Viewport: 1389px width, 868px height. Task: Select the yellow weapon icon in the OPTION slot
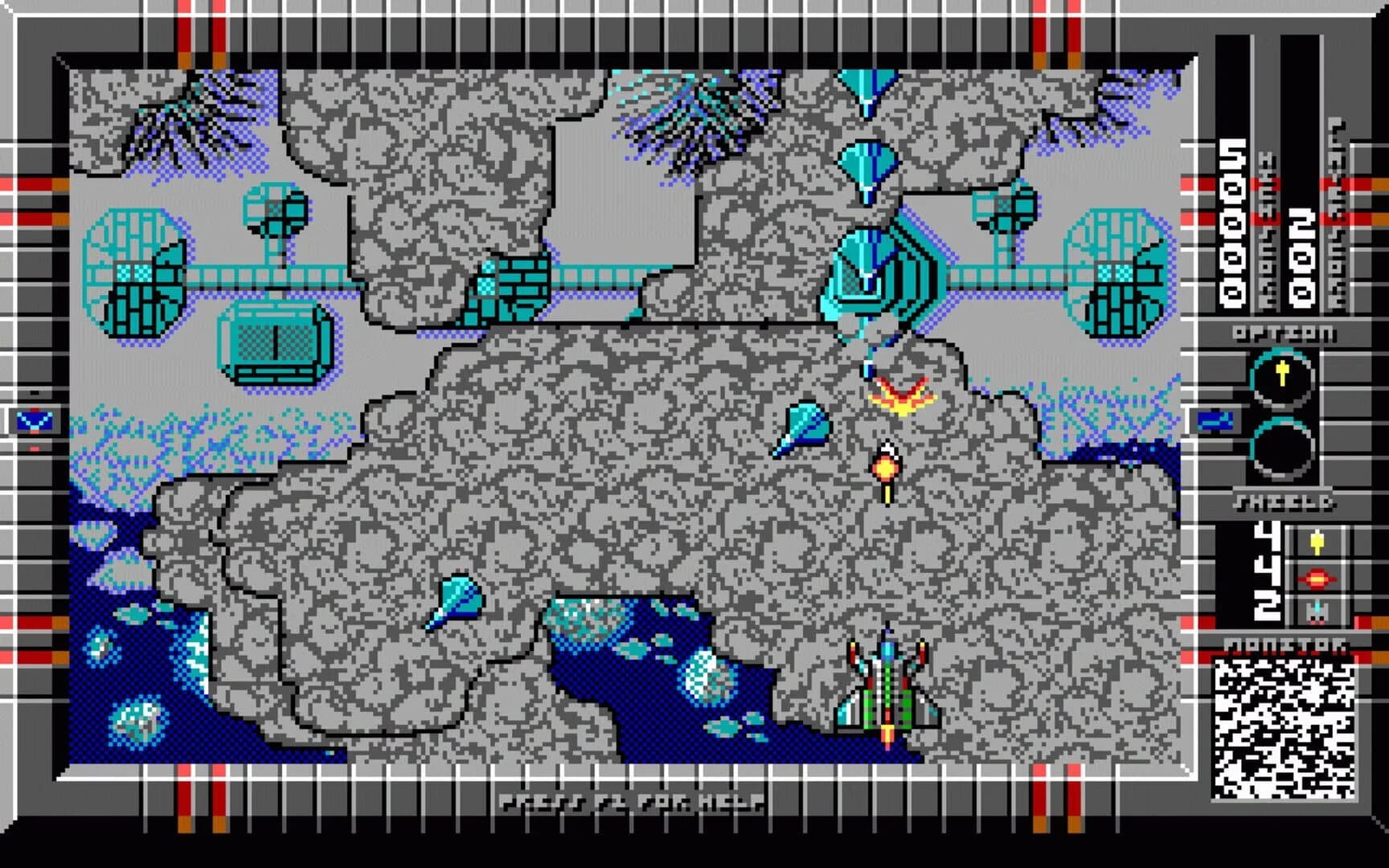point(1284,374)
